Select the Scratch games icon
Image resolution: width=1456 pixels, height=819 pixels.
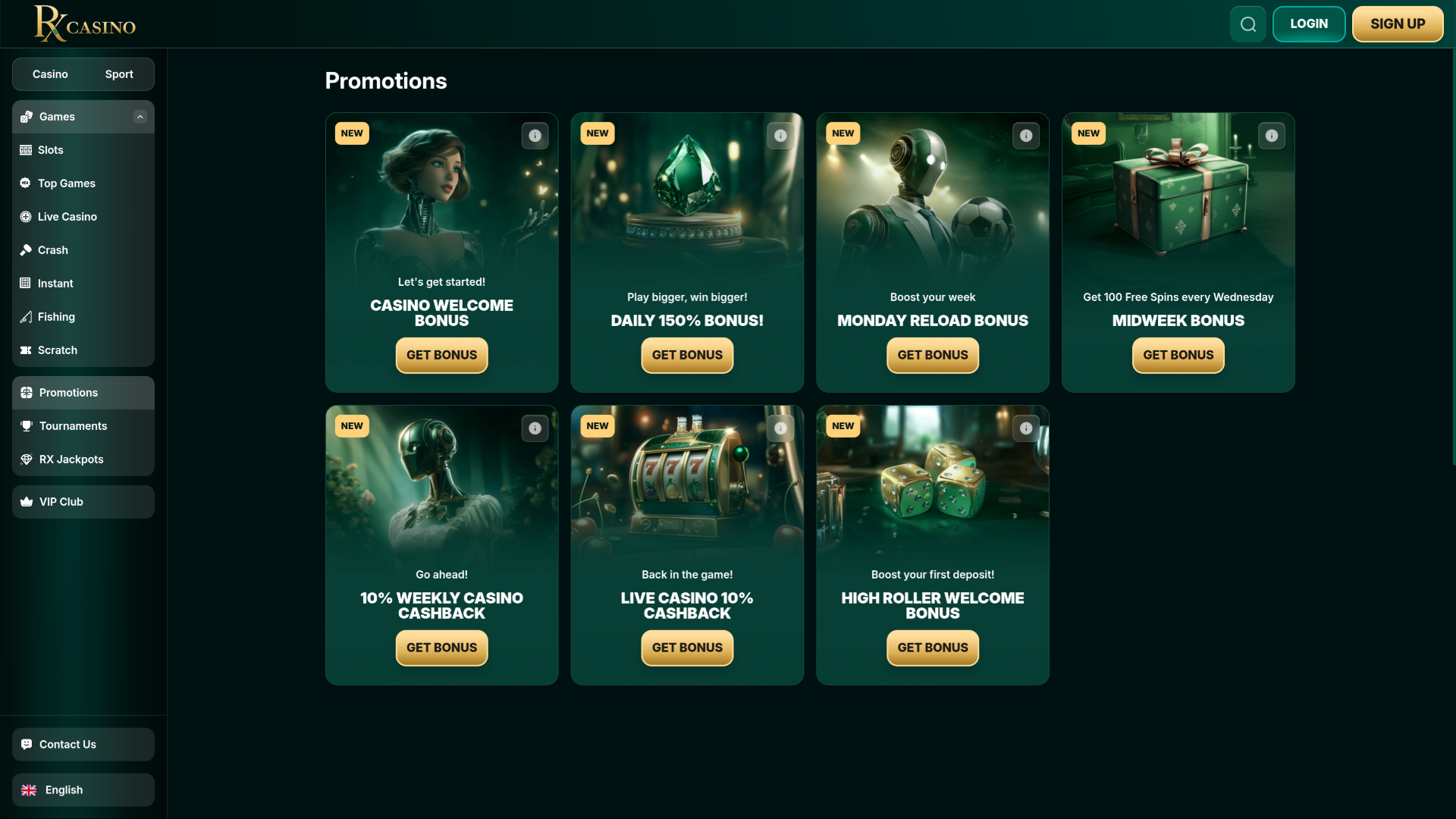click(27, 350)
